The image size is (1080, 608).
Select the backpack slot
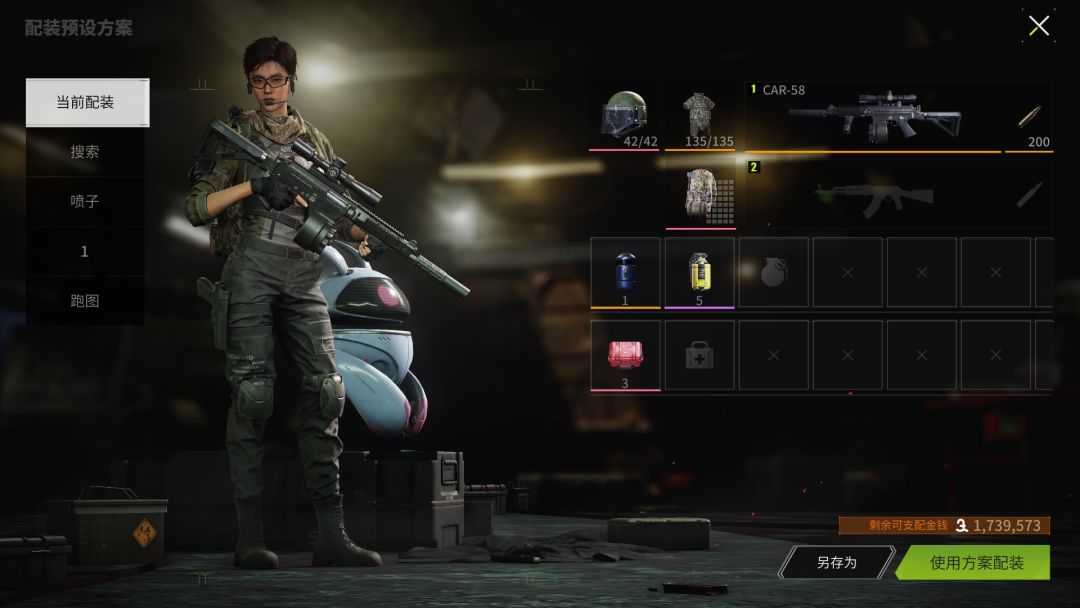pyautogui.click(x=699, y=194)
